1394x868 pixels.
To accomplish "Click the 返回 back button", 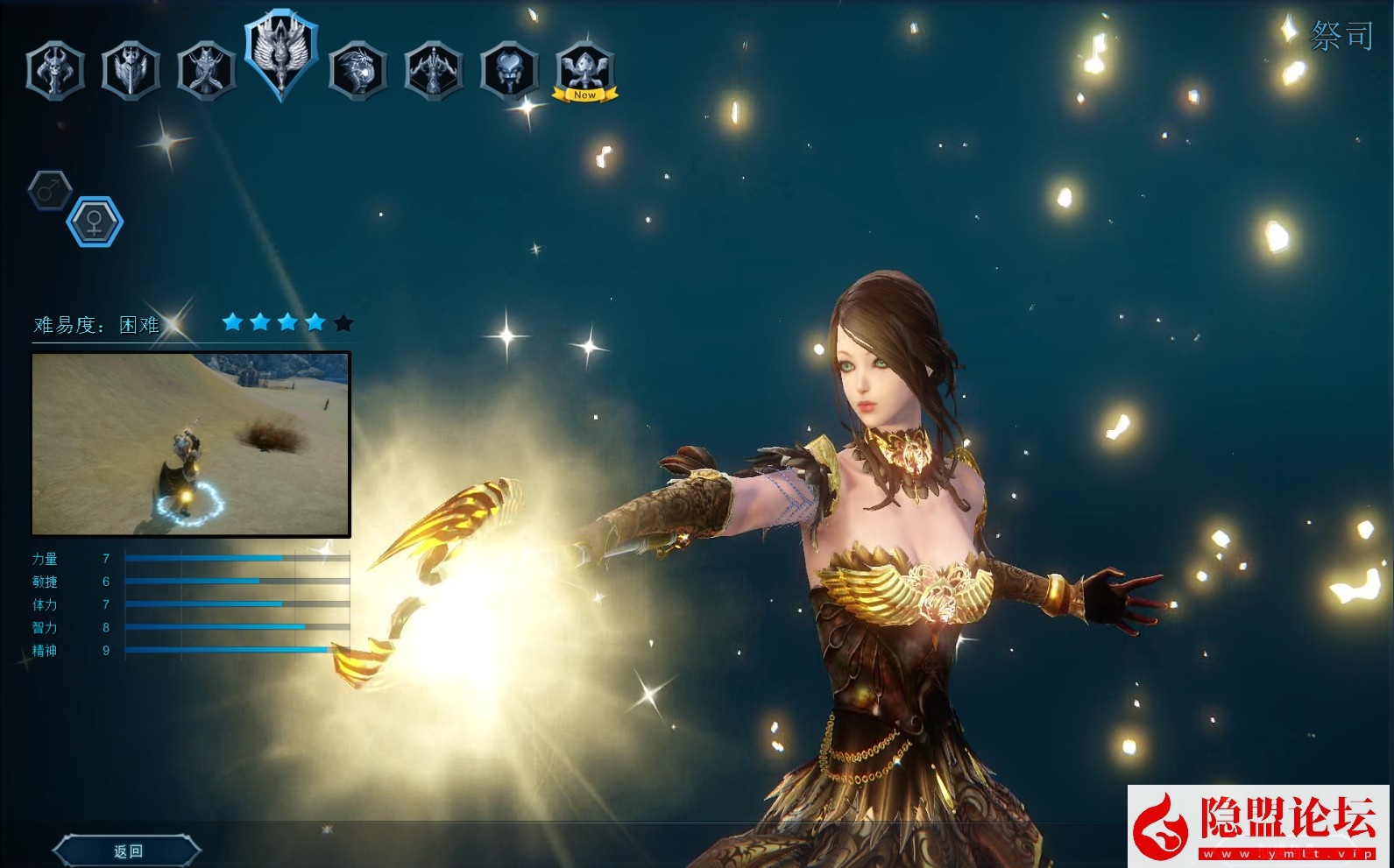I will (x=128, y=850).
